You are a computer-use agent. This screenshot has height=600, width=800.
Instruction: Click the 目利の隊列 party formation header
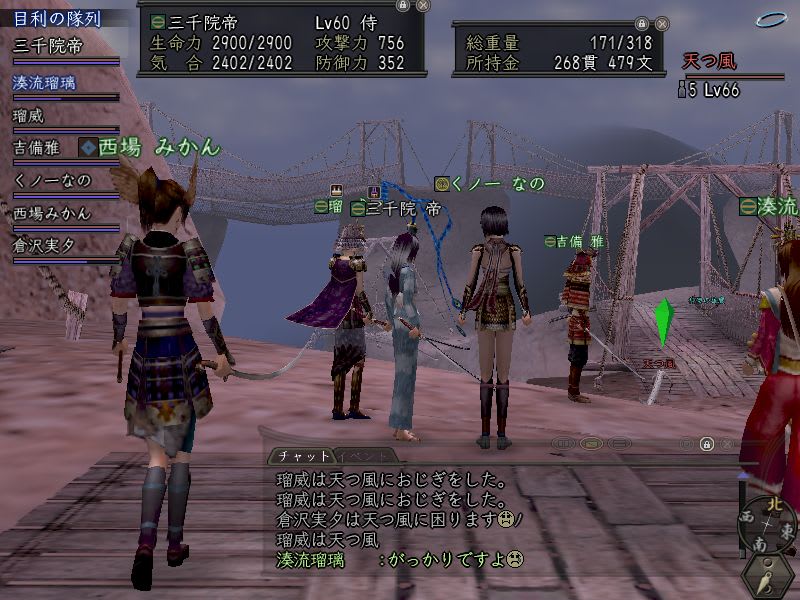(60, 16)
